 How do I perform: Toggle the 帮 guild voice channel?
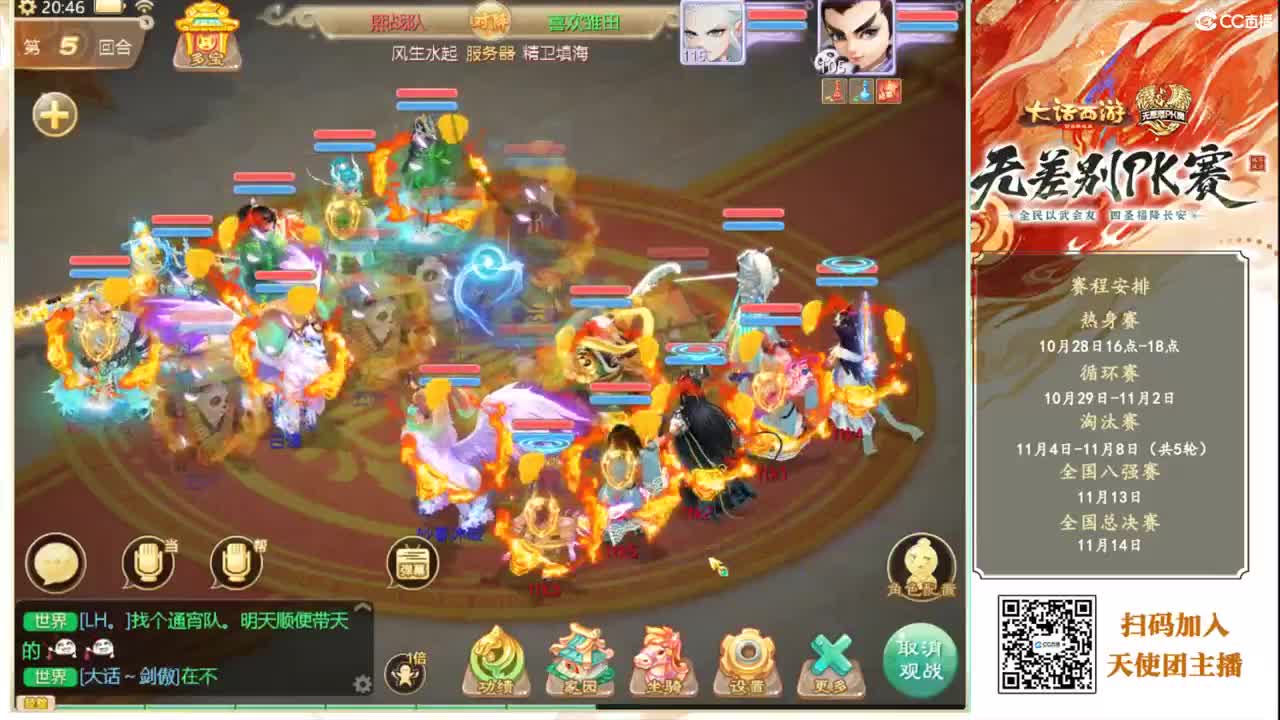tap(235, 562)
